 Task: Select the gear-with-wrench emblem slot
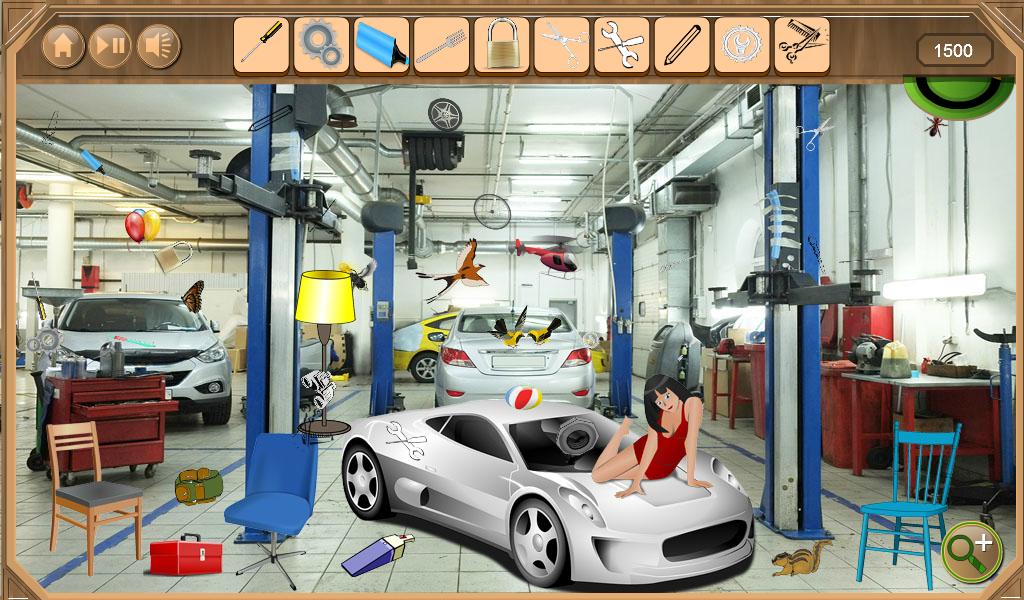(741, 45)
